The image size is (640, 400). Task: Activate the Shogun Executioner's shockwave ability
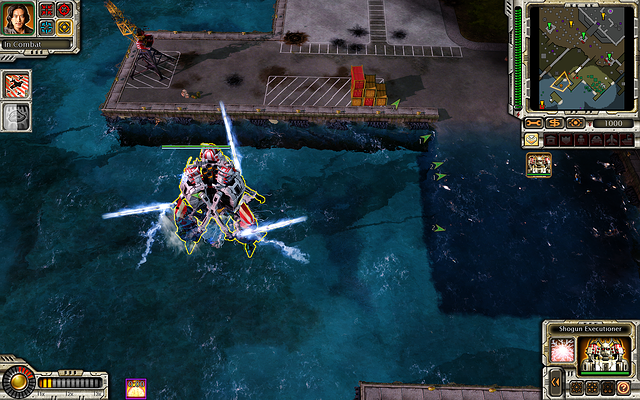coord(561,350)
